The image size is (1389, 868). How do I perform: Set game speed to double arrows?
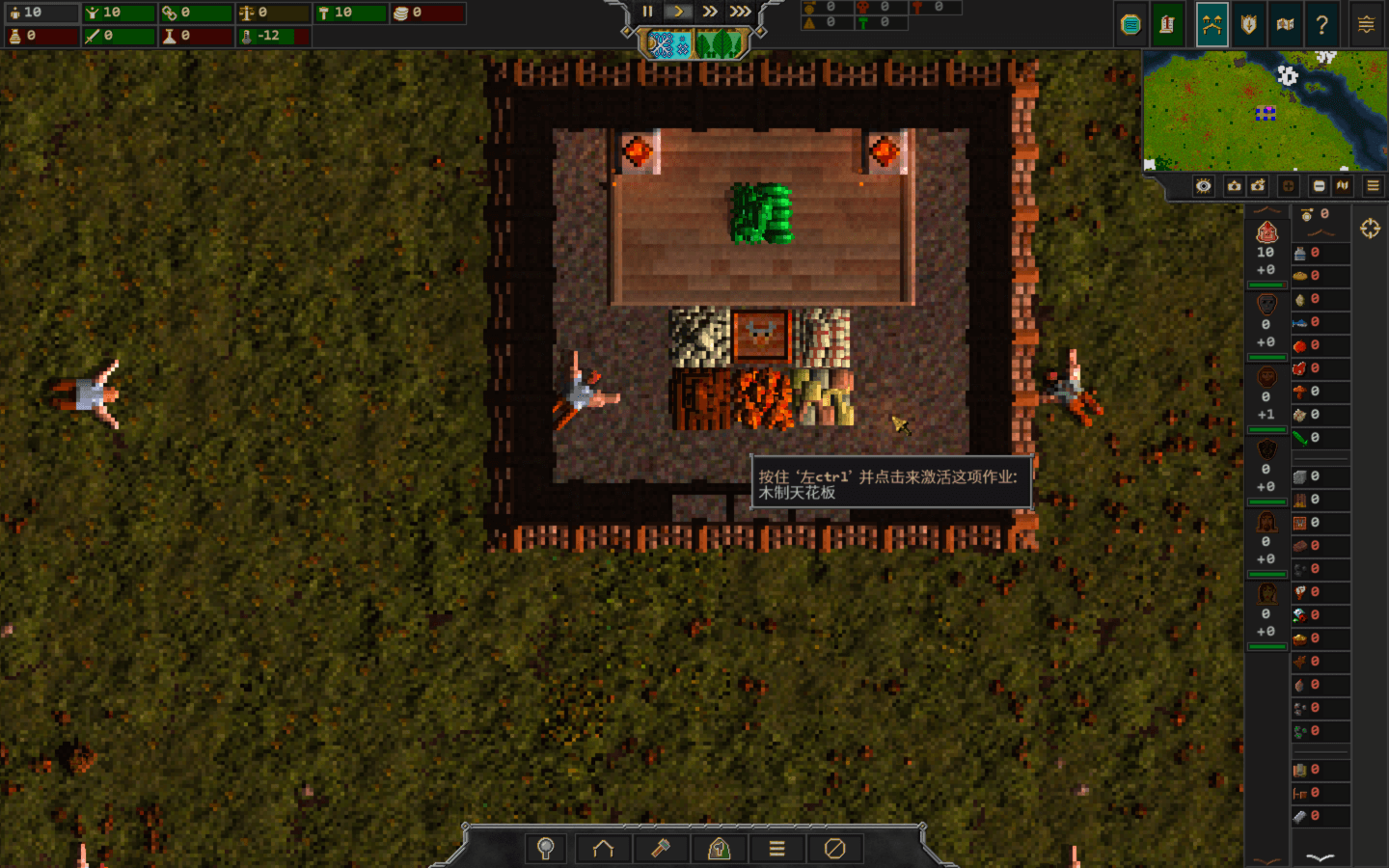[710, 12]
